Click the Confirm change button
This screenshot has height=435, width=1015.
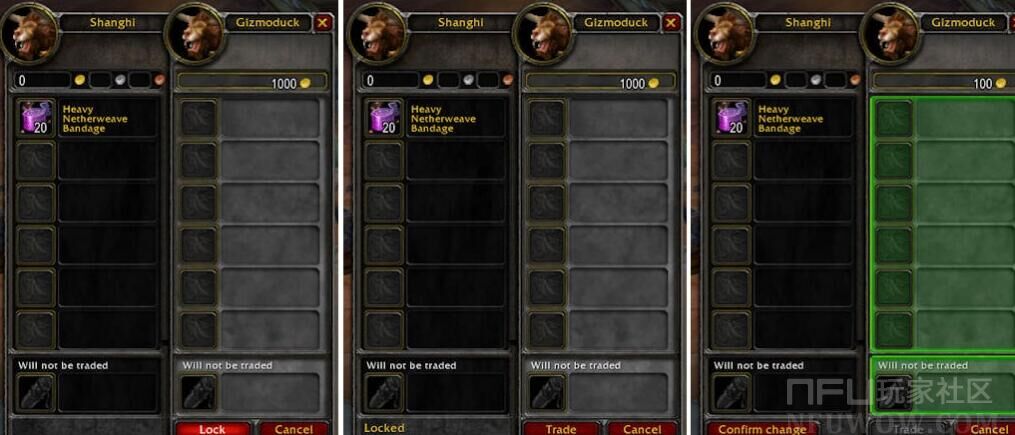762,429
